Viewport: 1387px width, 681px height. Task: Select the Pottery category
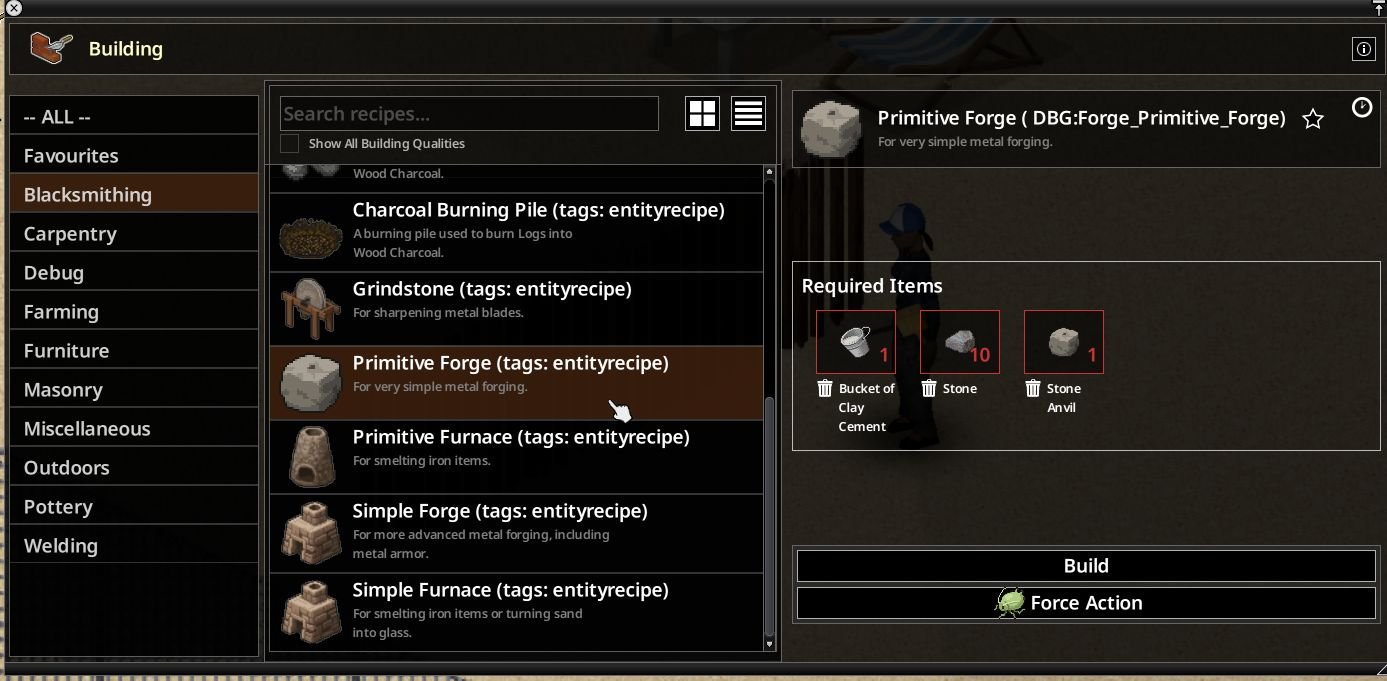click(x=133, y=507)
